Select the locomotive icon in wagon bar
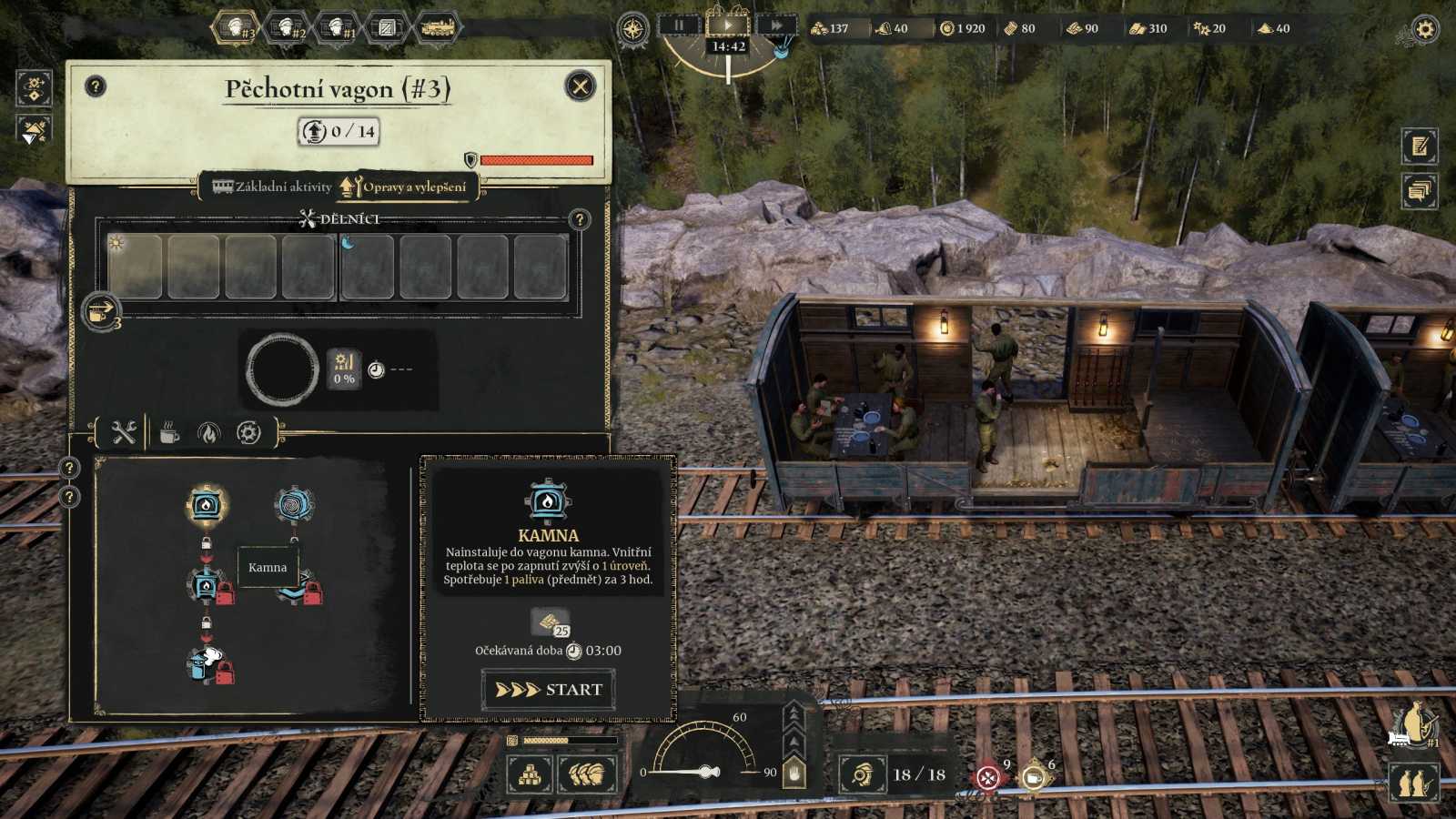 coord(437,28)
